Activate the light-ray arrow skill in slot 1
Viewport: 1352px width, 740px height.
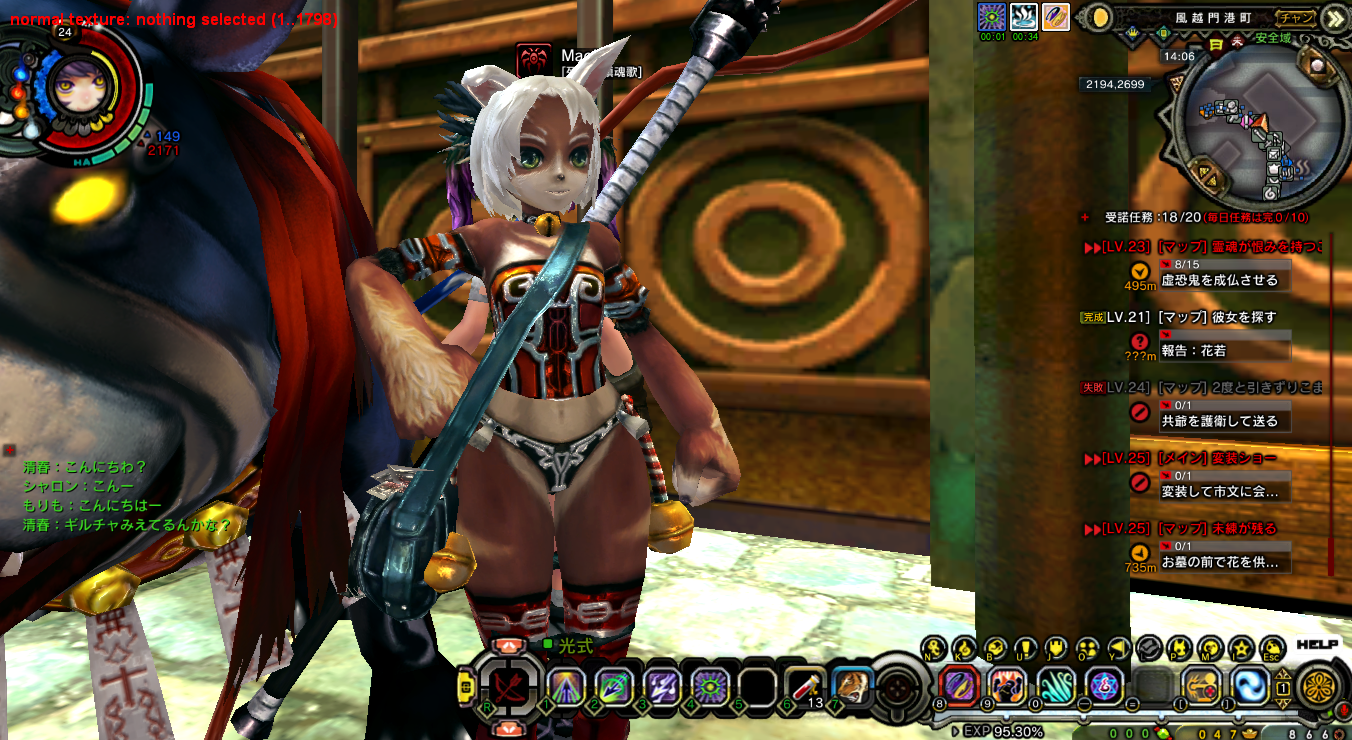(x=566, y=686)
